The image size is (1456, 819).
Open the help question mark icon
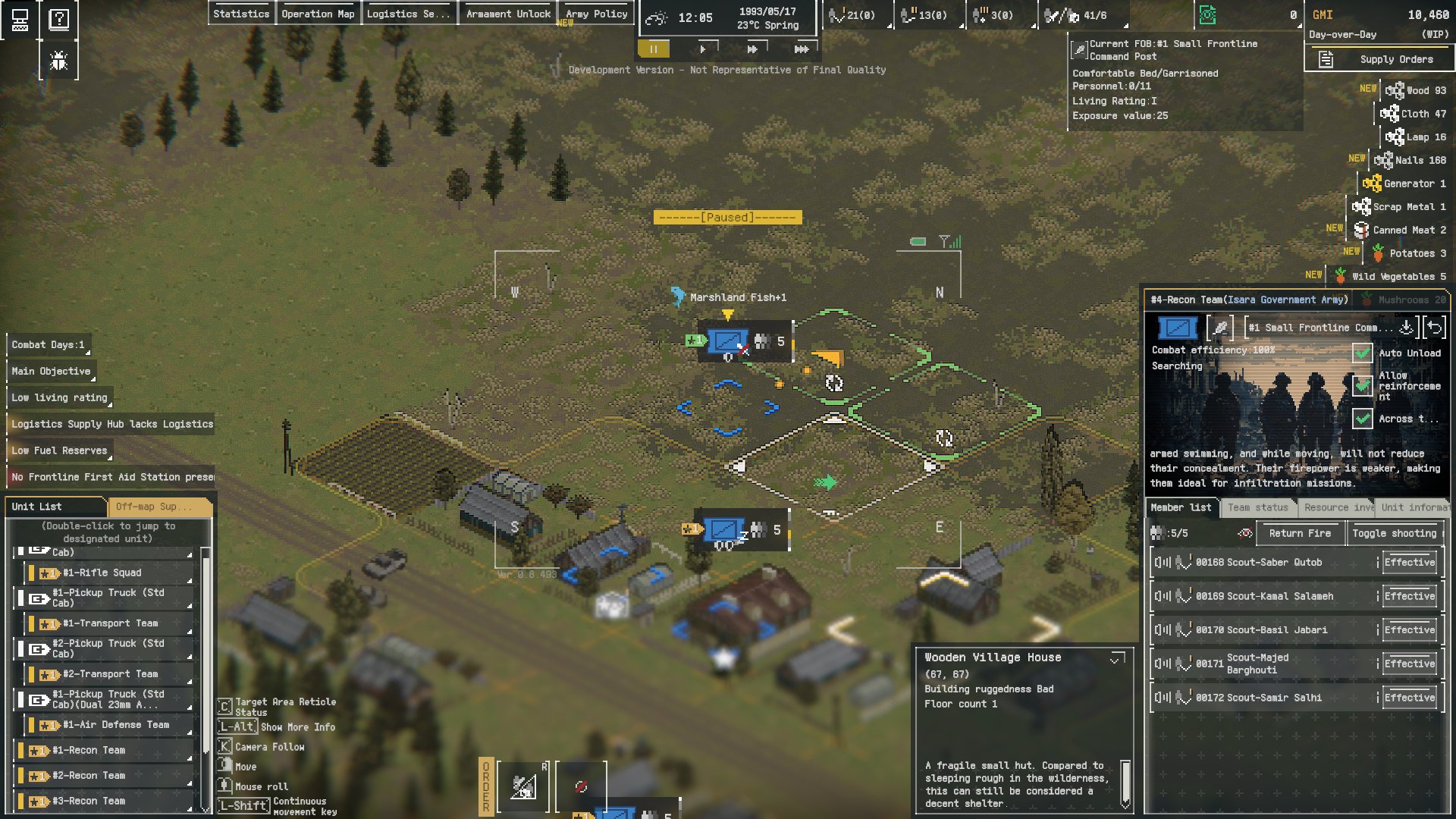pyautogui.click(x=59, y=19)
